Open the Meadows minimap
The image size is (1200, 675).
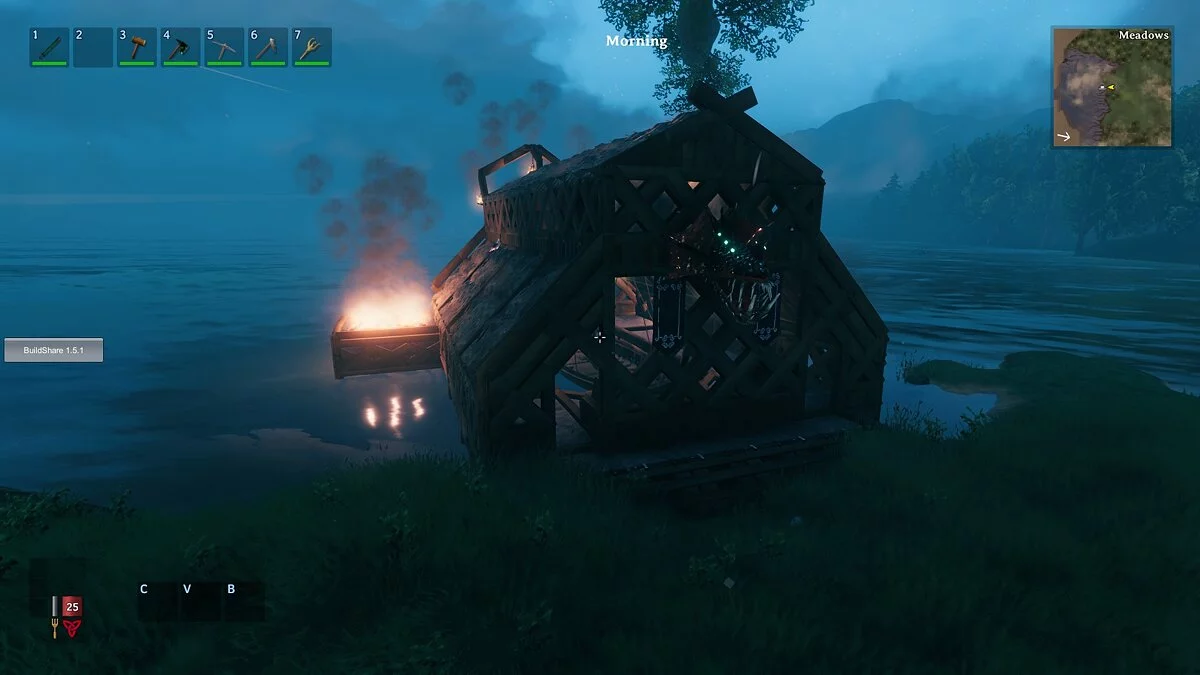pos(1111,88)
